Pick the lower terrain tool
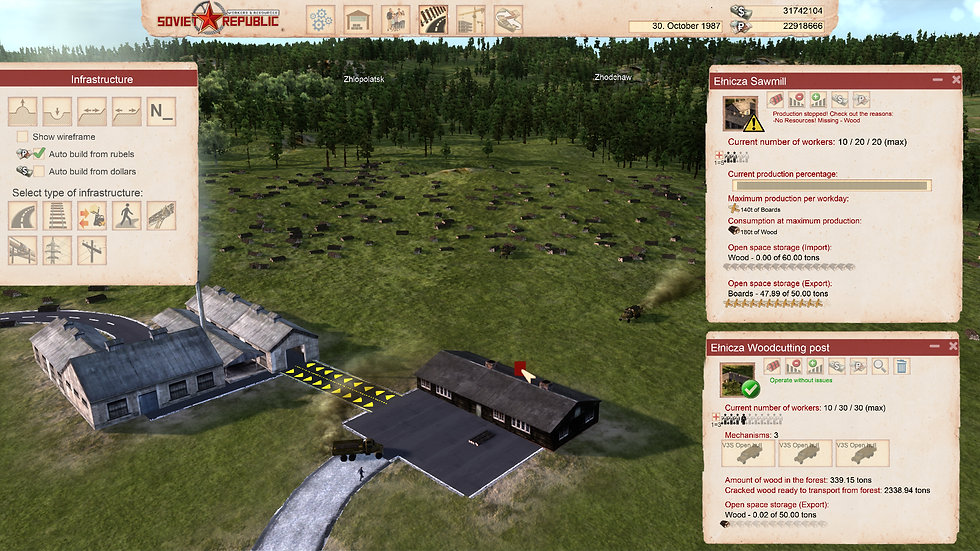The width and height of the screenshot is (980, 551). pyautogui.click(x=57, y=109)
